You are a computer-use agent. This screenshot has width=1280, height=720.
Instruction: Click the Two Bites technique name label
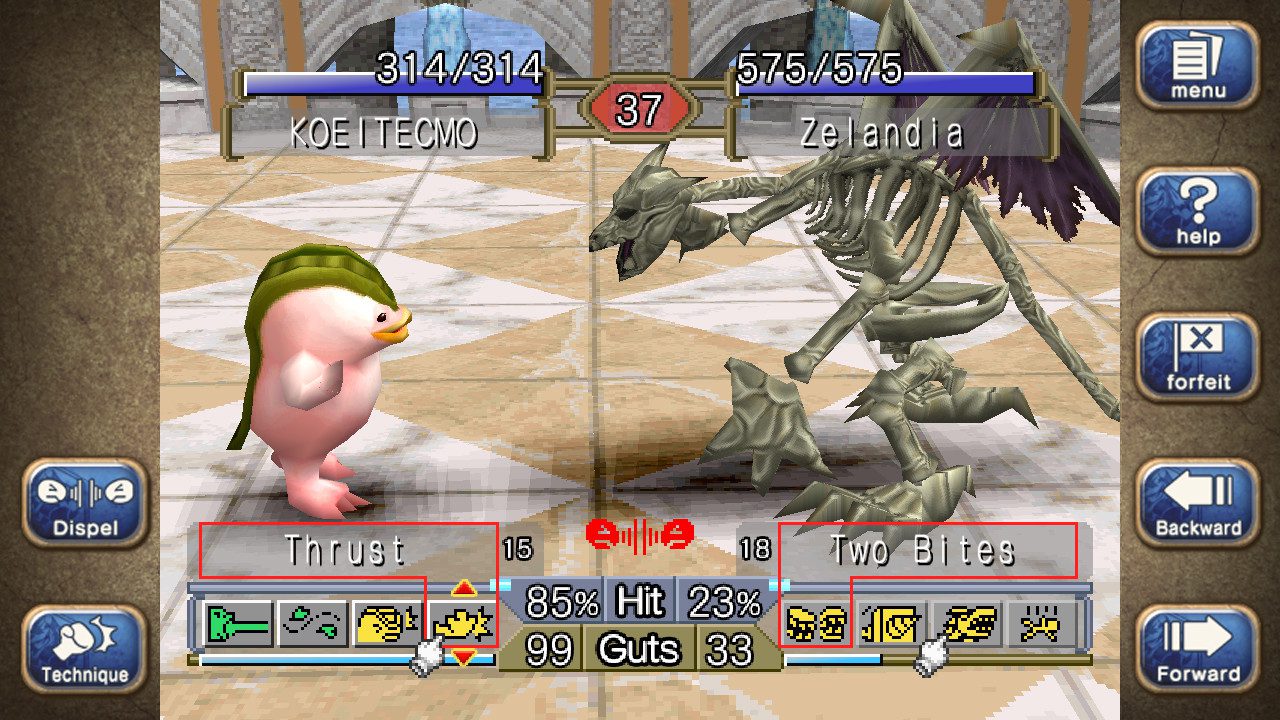(924, 549)
